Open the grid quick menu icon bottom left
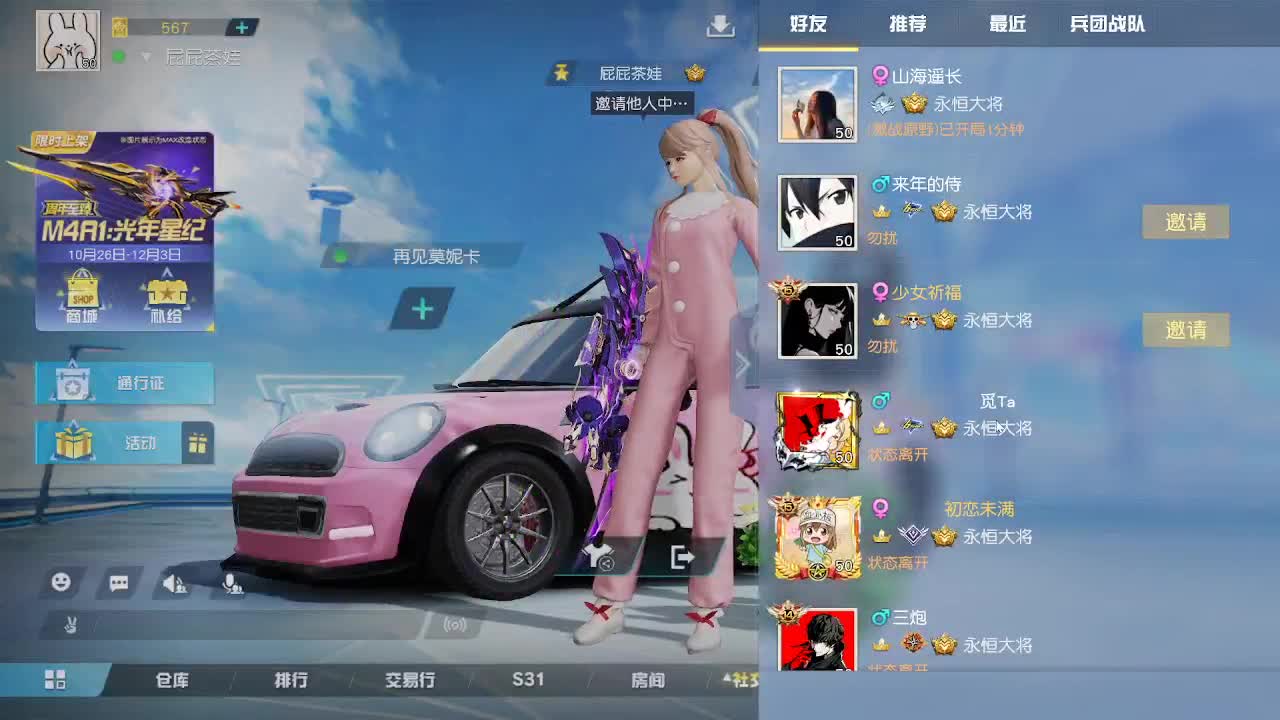Image resolution: width=1280 pixels, height=720 pixels. pyautogui.click(x=55, y=678)
